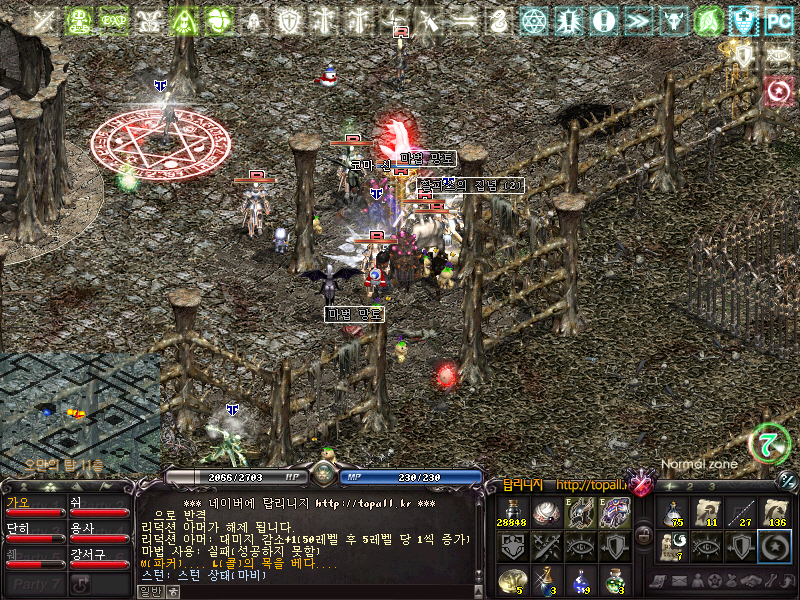Use the blue potion with count 9
800x600 pixels.
(x=581, y=580)
